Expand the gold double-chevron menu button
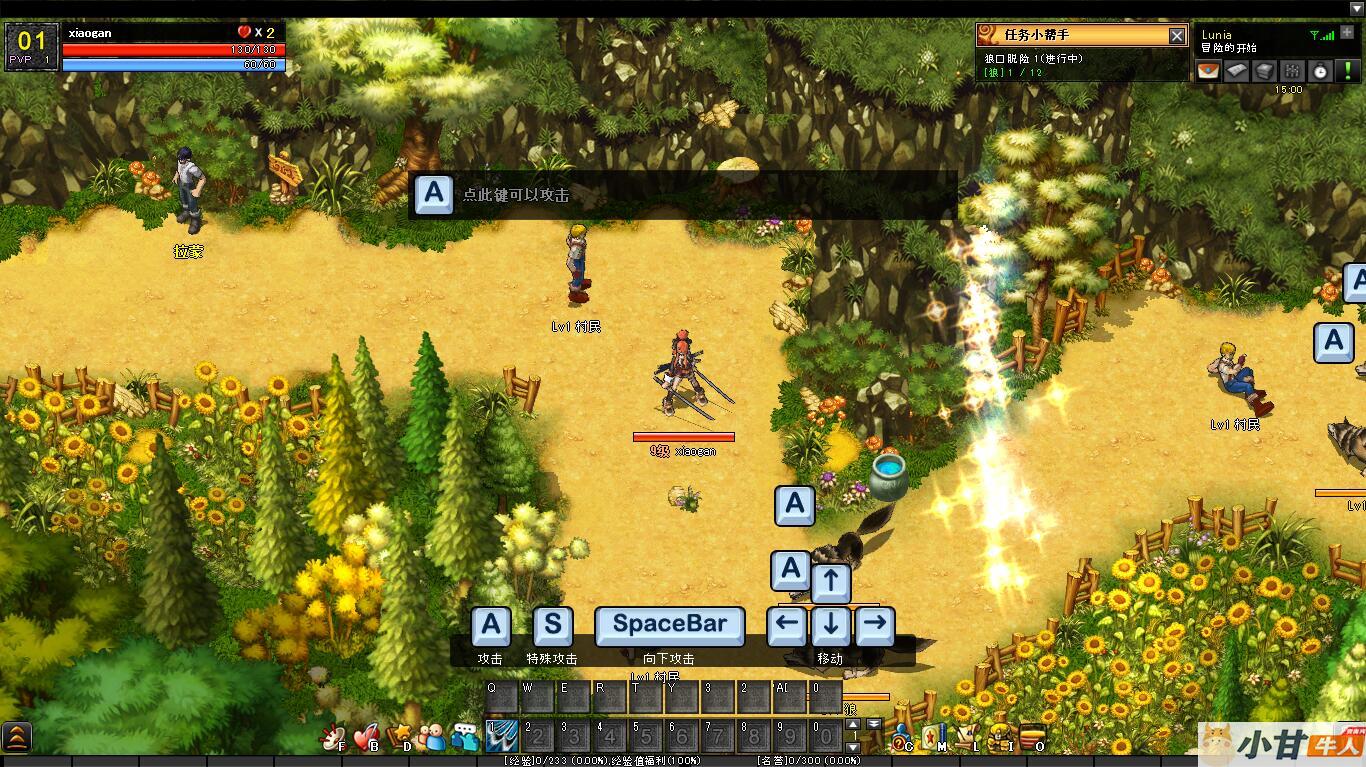 pyautogui.click(x=17, y=738)
